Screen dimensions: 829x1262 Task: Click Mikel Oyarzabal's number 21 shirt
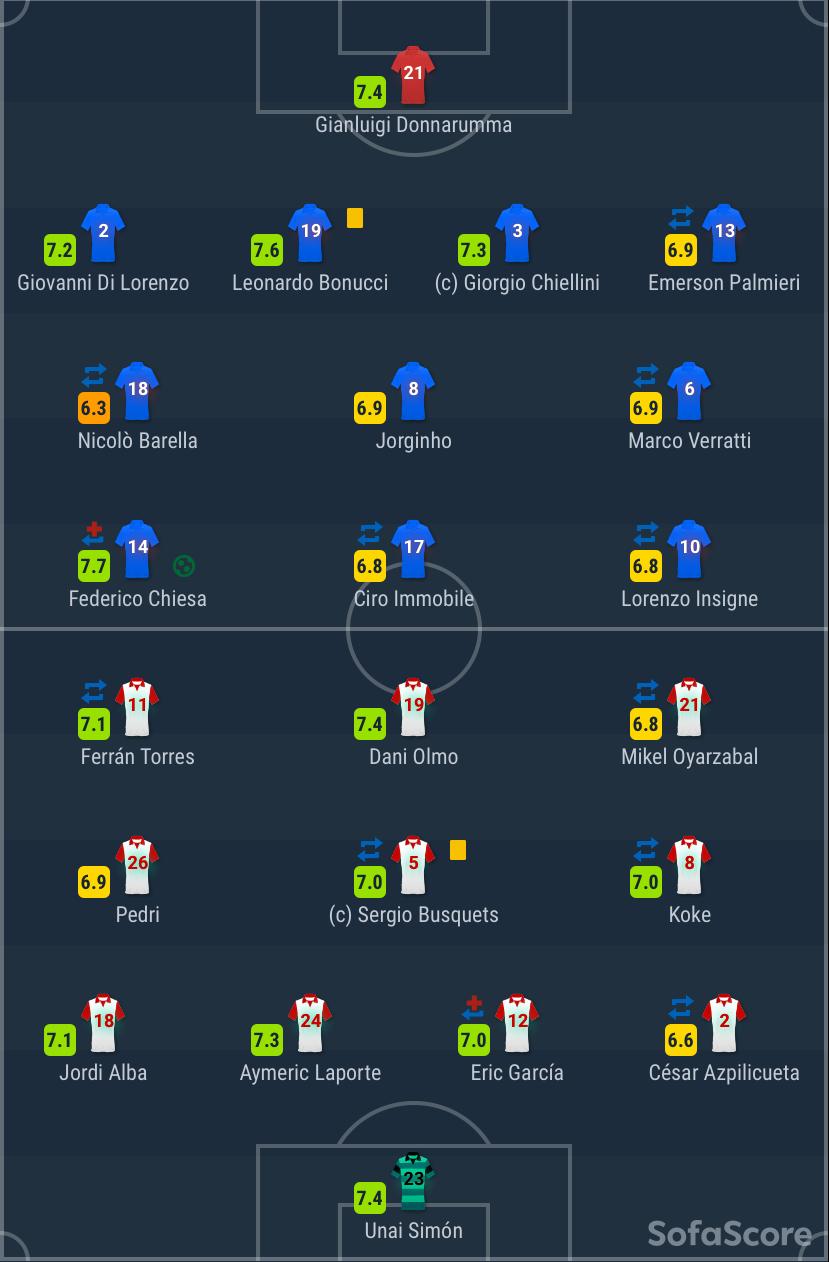(690, 707)
